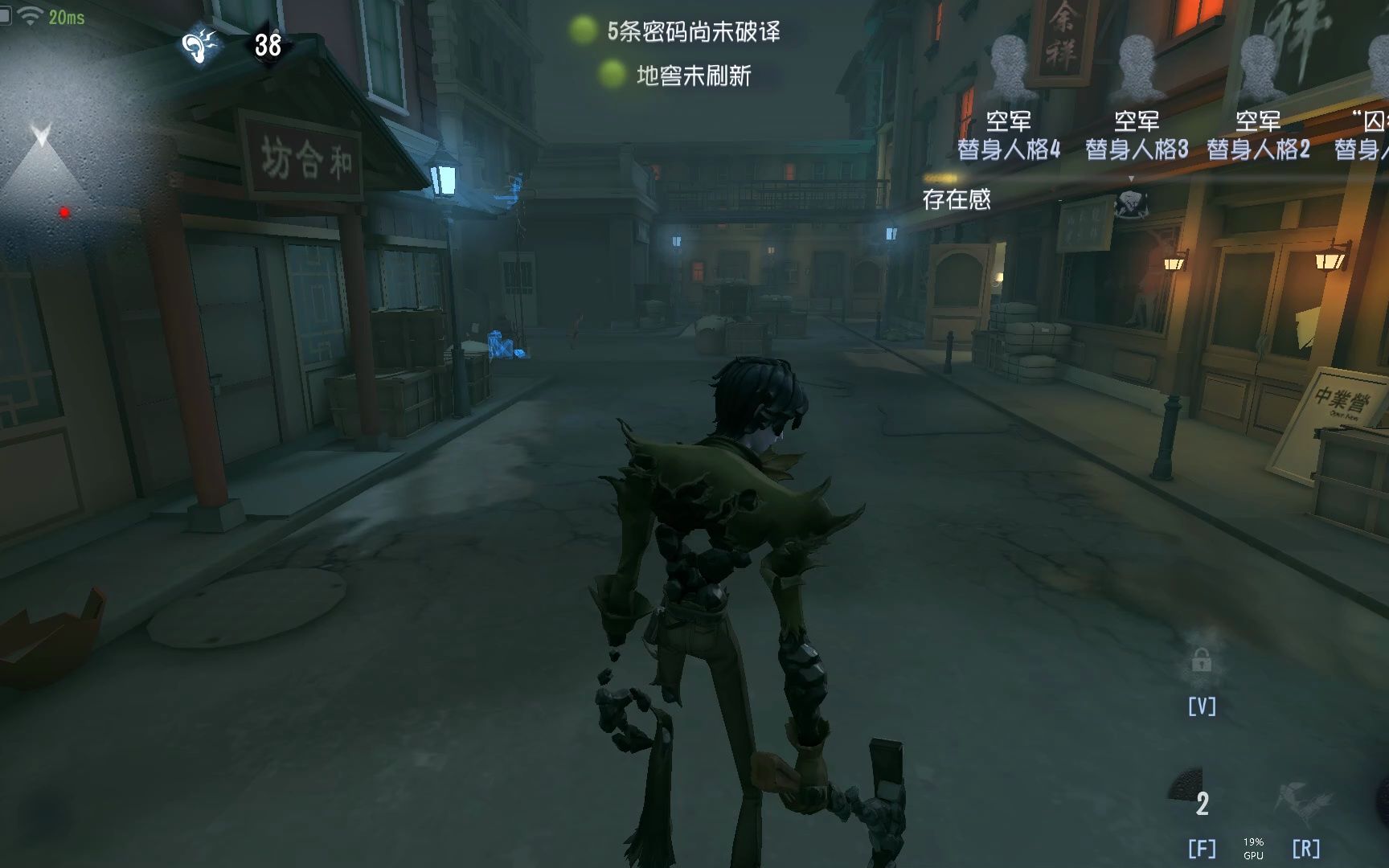
Task: Select survivor 替身人格2 from the roster
Action: (1257, 149)
